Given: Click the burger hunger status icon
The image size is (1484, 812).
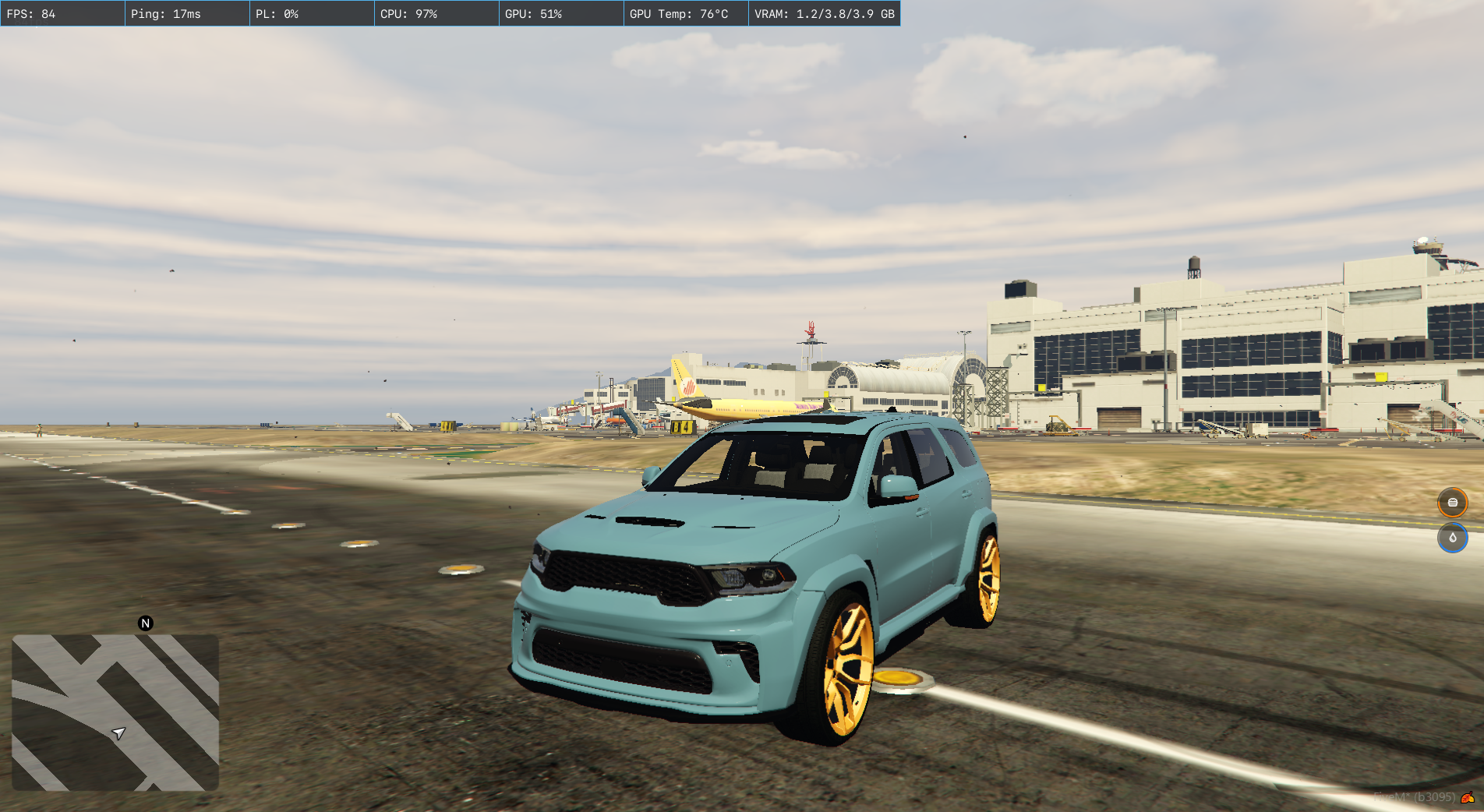Looking at the screenshot, I should [1452, 503].
